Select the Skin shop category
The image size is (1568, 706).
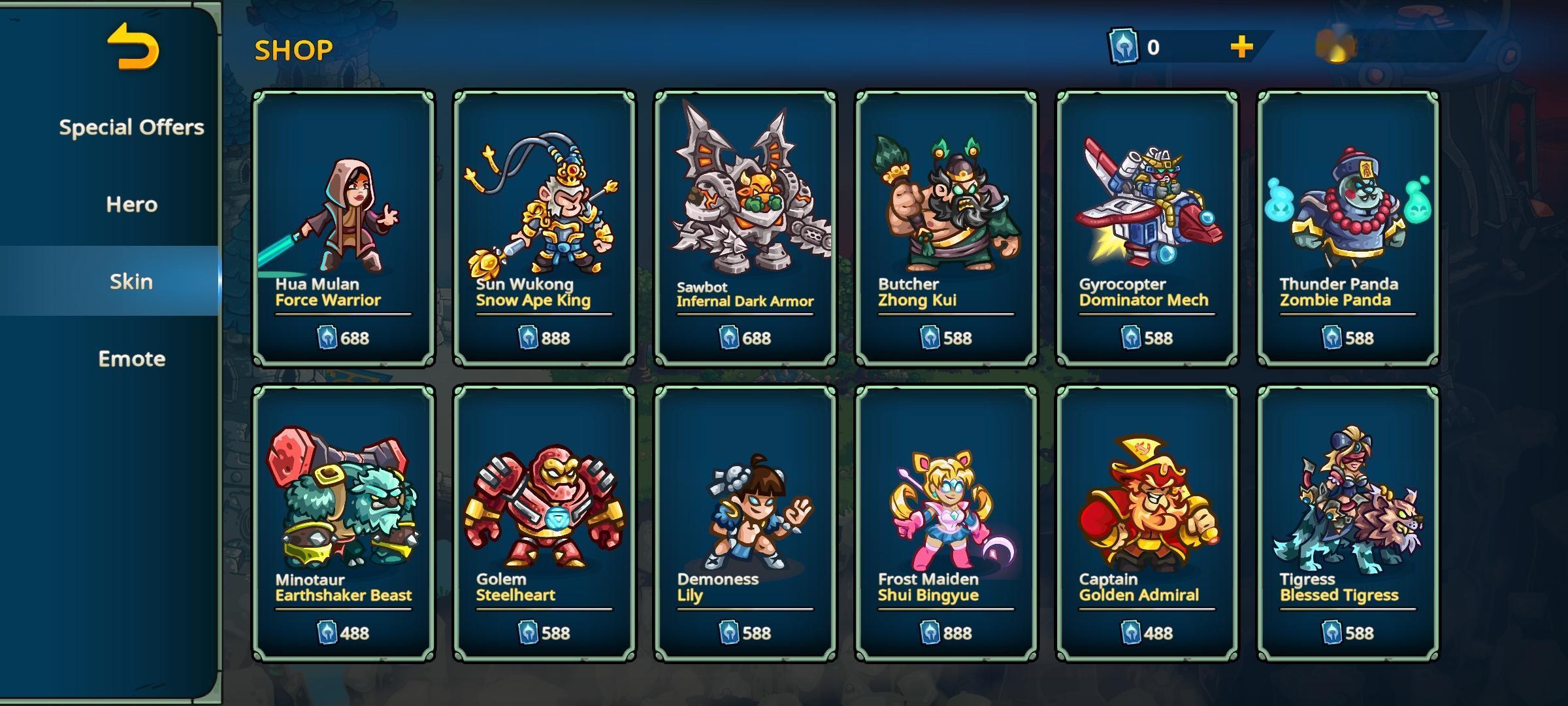[x=131, y=281]
